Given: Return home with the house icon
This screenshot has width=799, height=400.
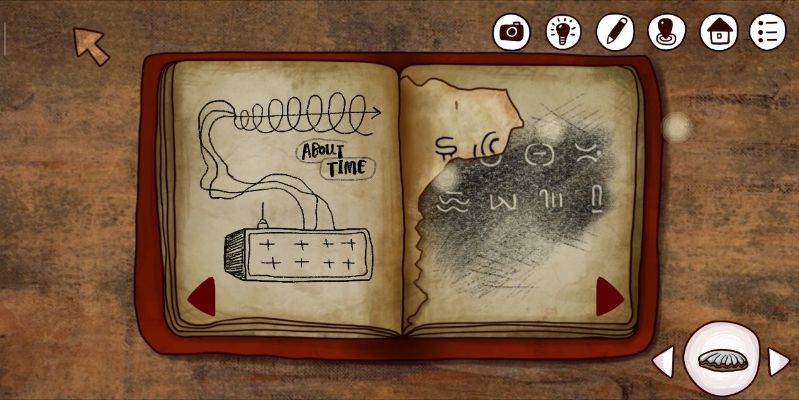Looking at the screenshot, I should (x=718, y=31).
